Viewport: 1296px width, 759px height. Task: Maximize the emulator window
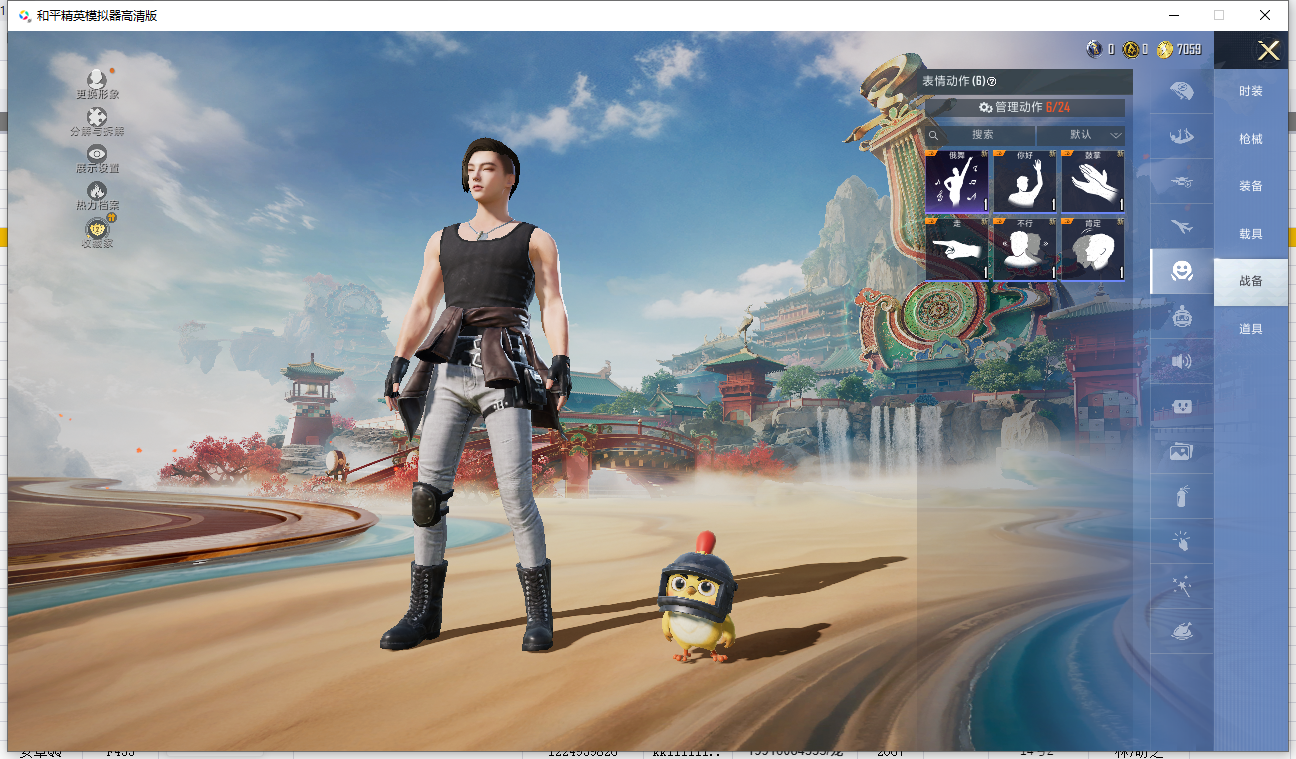[x=1219, y=15]
